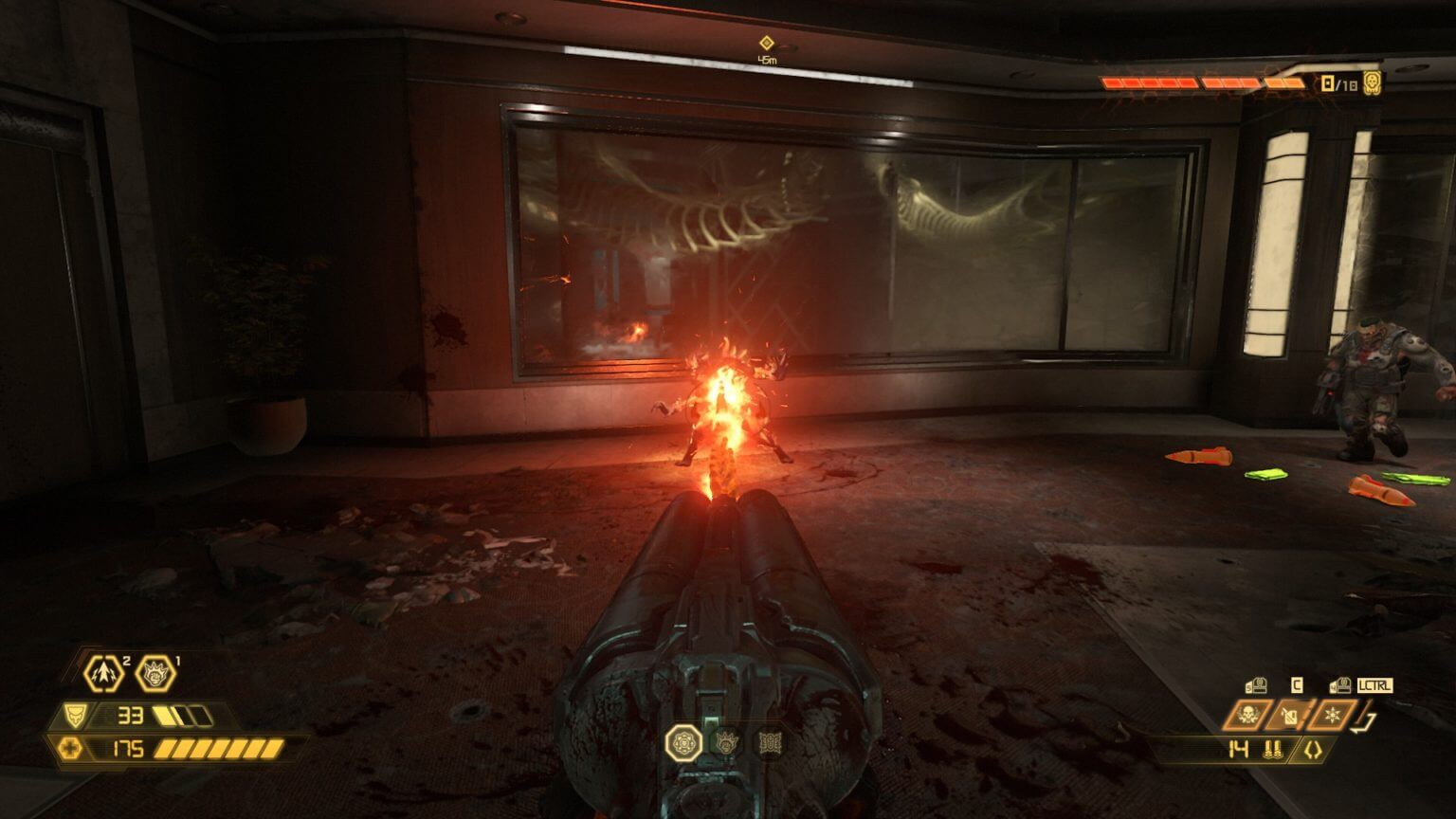Viewport: 1456px width, 819px height.
Task: Click the health cross icon beside 175
Action: click(69, 747)
